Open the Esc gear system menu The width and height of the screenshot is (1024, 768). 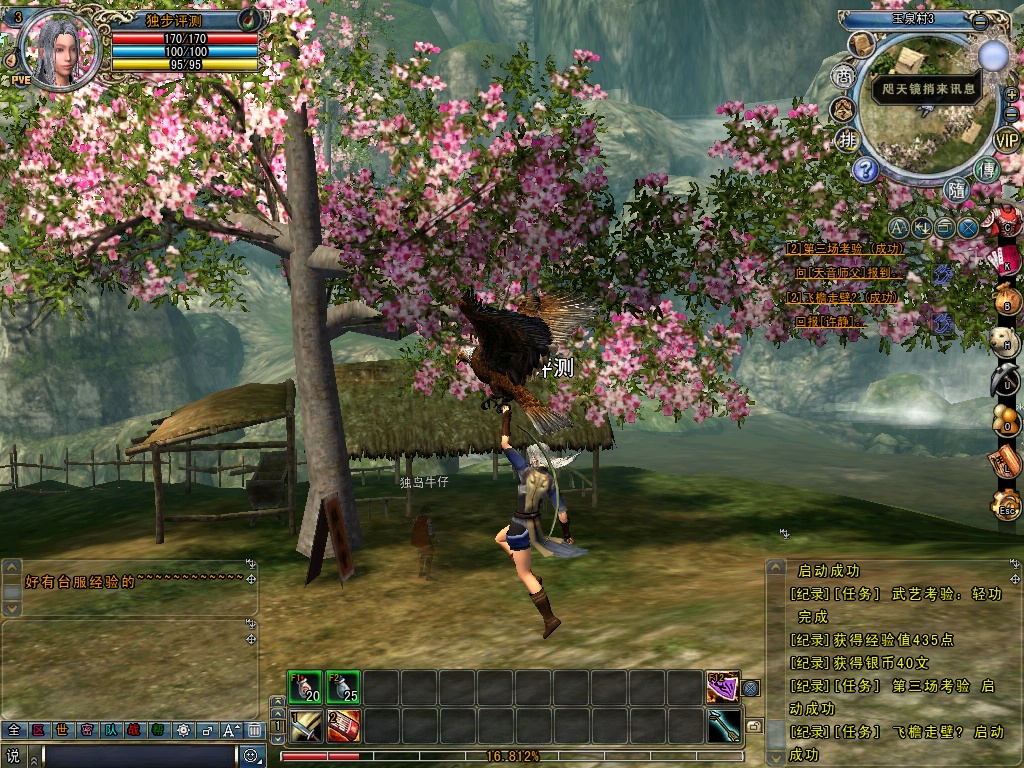pyautogui.click(x=1005, y=506)
